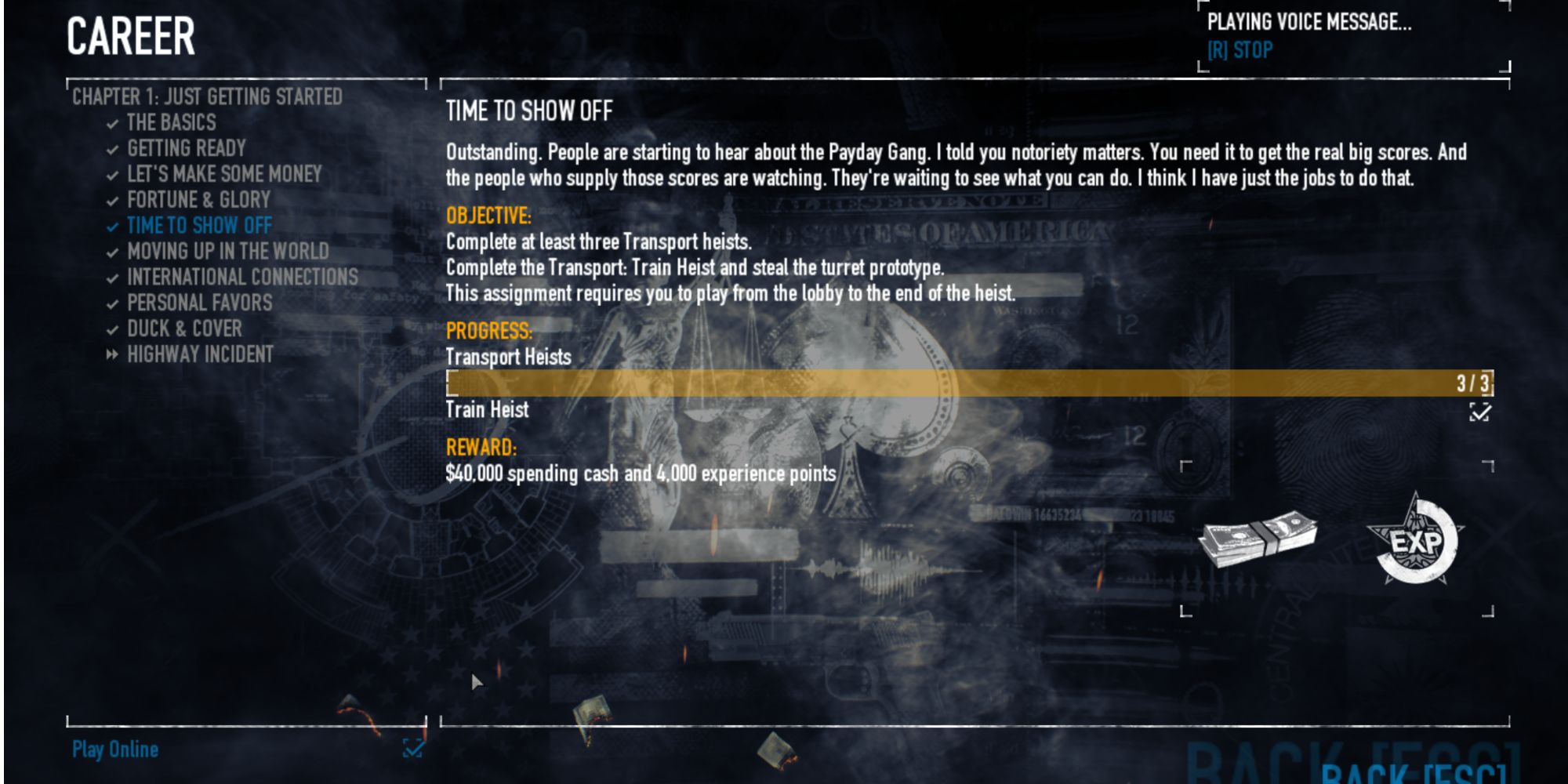Viewport: 1568px width, 784px height.
Task: Expand the Highway Incident mission entry
Action: (x=199, y=354)
